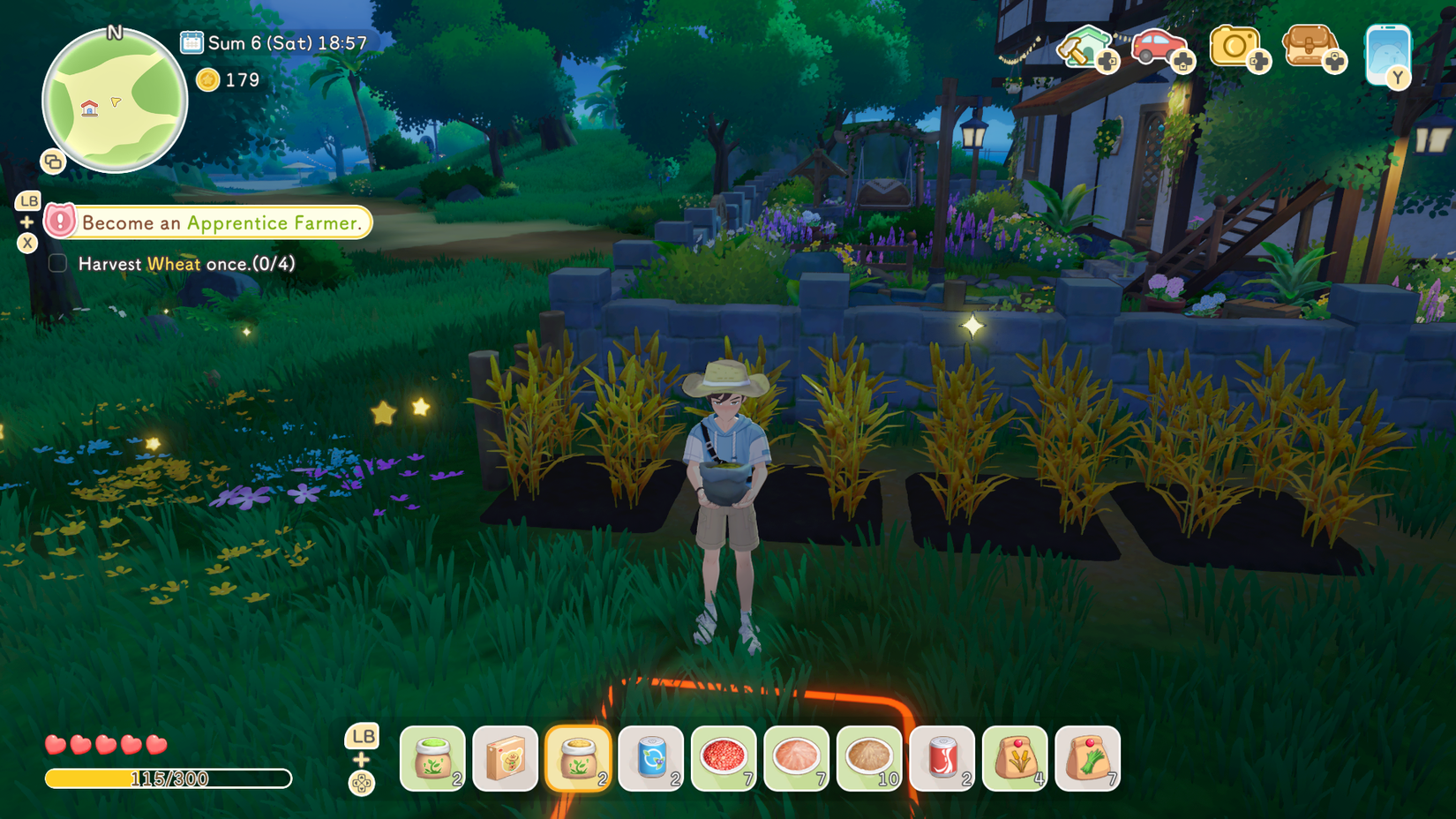Viewport: 1456px width, 819px height.
Task: Select the highlighted wheat seed bag hotbar slot
Action: [x=578, y=759]
